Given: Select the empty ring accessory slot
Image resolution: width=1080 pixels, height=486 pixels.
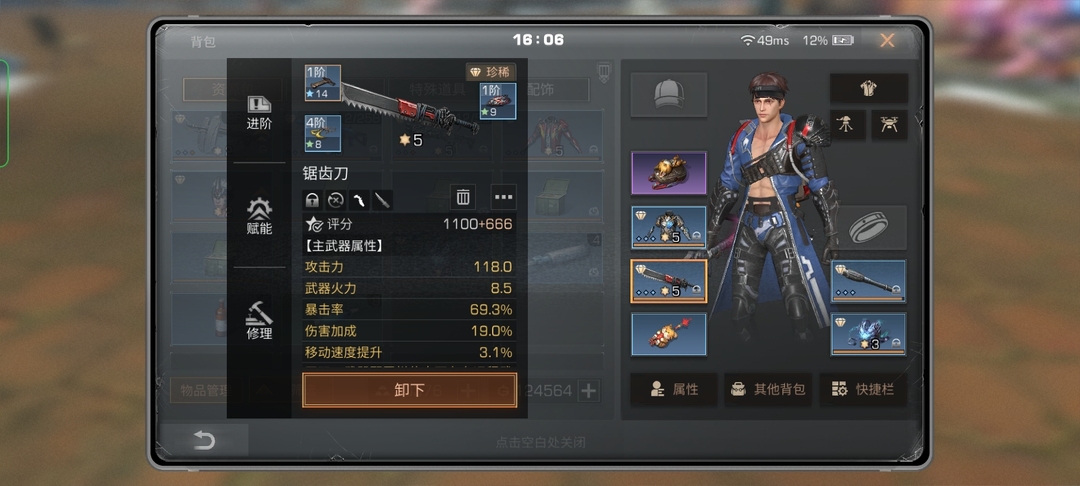Looking at the screenshot, I should pyautogui.click(x=868, y=227).
